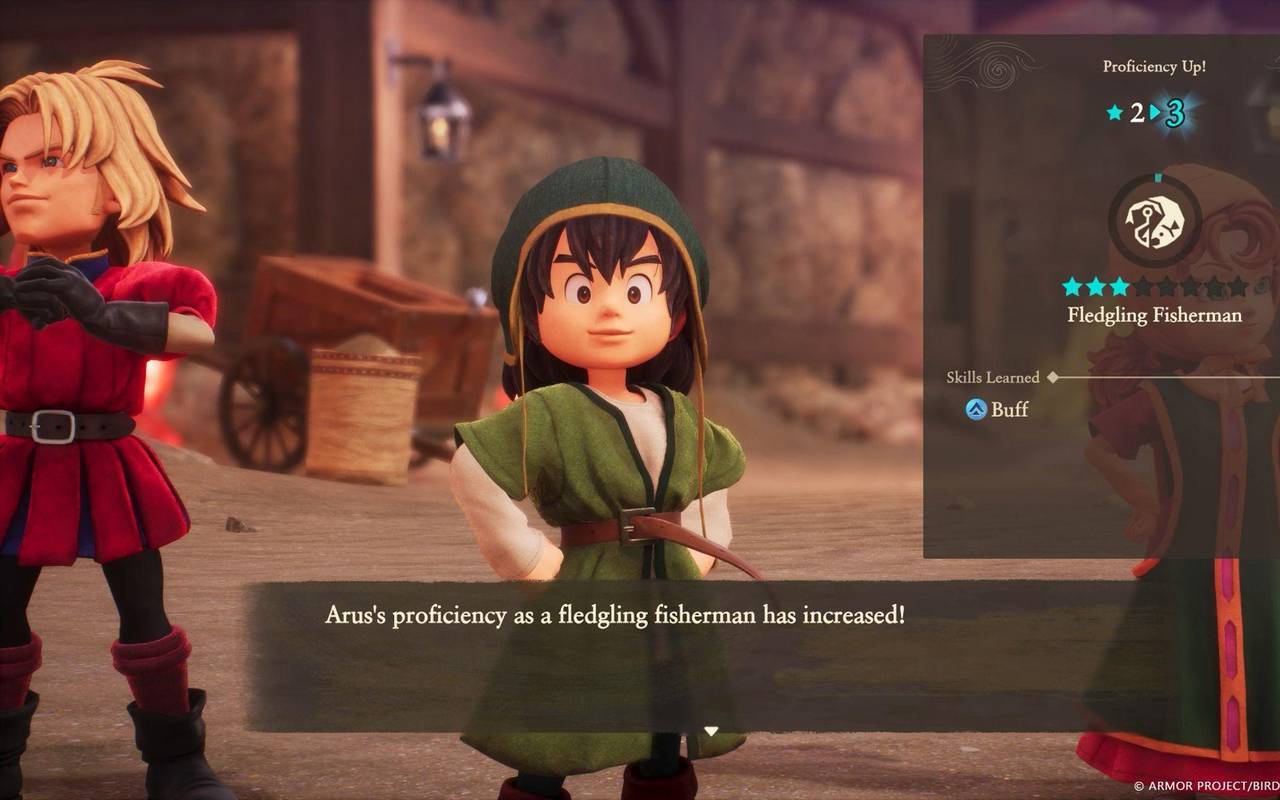The height and width of the screenshot is (800, 1280).
Task: Select the diamond marker on the Skills Learned divider
Action: pyautogui.click(x=1052, y=377)
